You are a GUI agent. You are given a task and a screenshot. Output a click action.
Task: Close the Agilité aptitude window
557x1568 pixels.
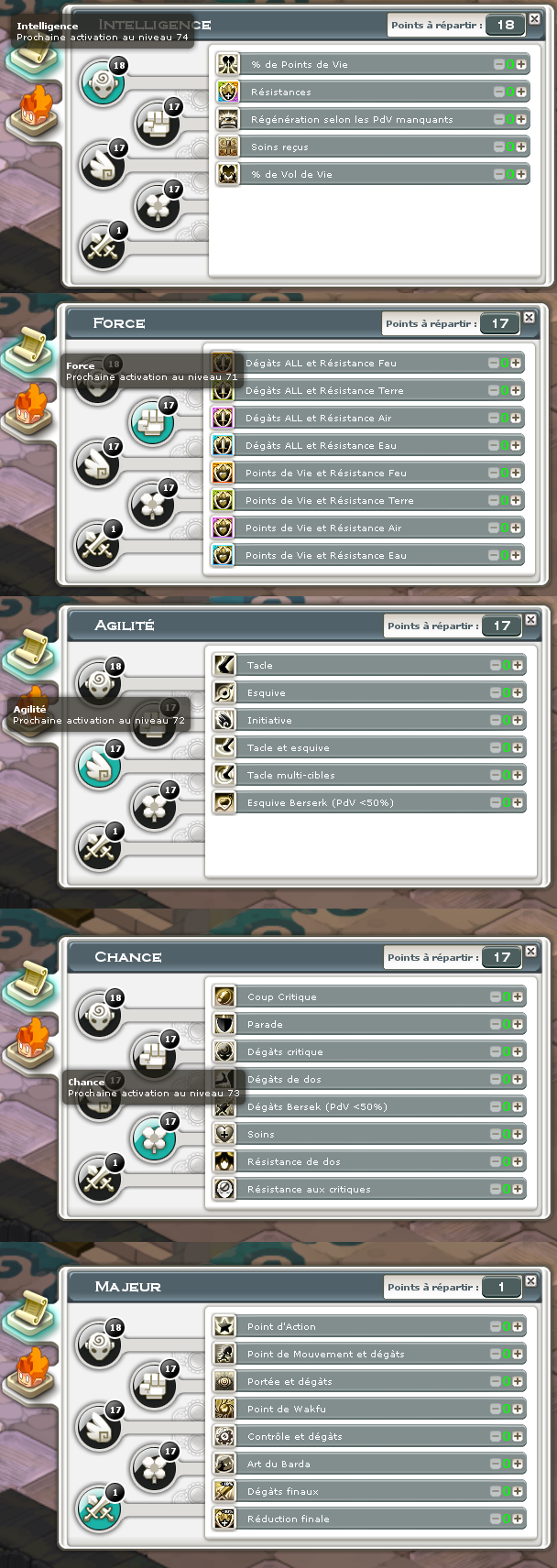click(530, 620)
